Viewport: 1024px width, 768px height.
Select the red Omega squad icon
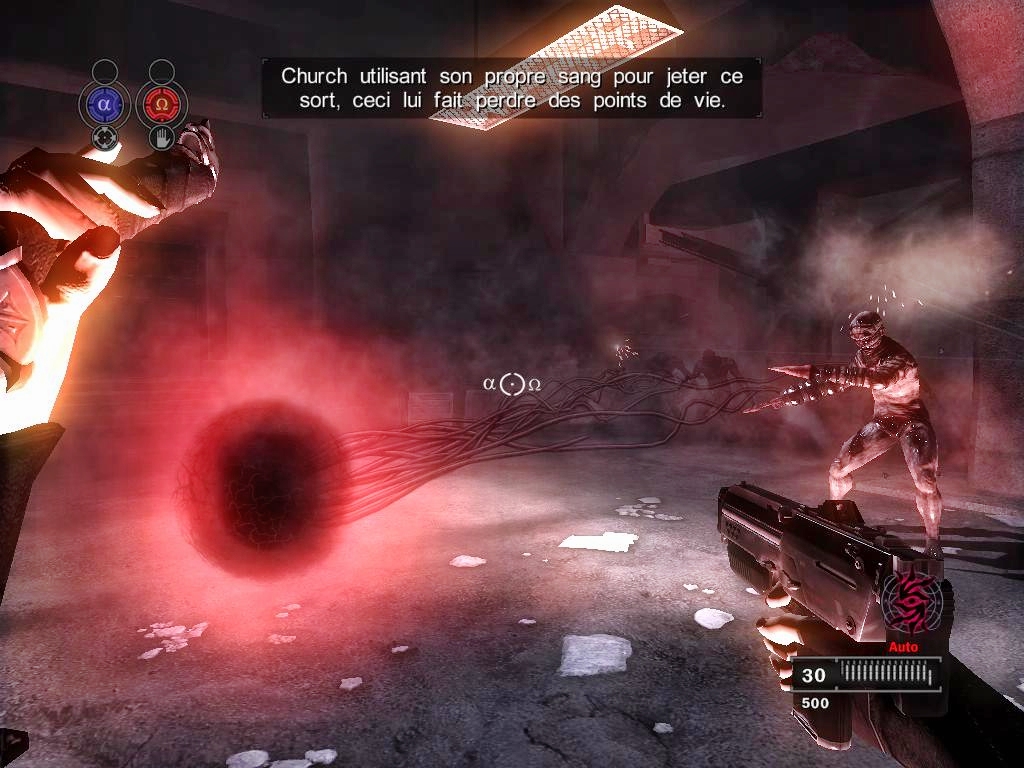click(161, 103)
